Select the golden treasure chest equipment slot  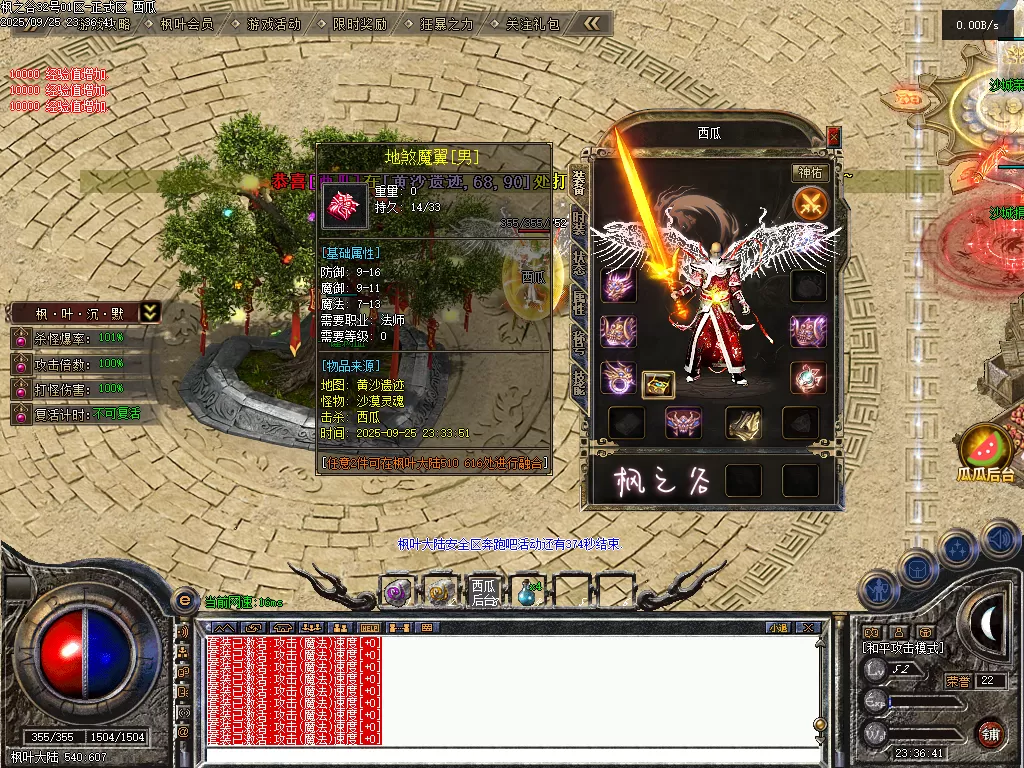click(x=657, y=383)
